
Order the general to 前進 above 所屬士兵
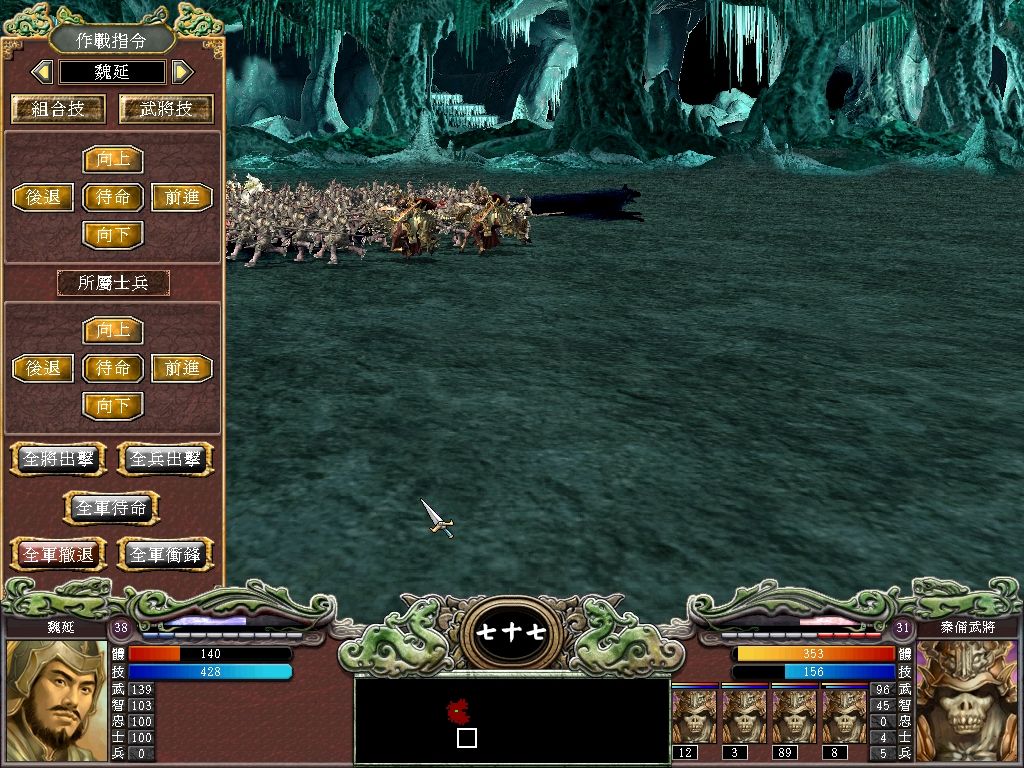pyautogui.click(x=182, y=197)
